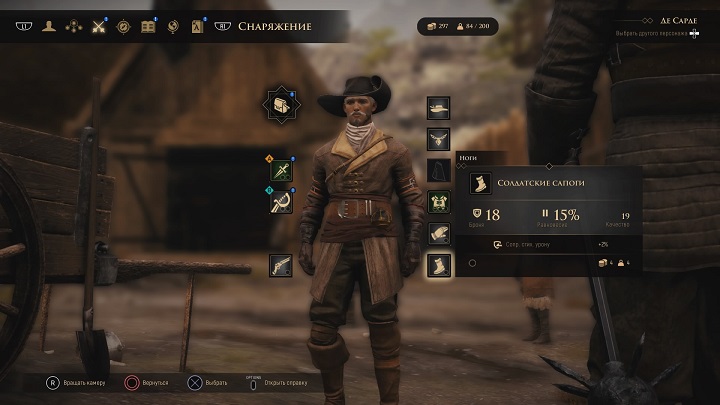Screen dimensions: 720x405
Task: Select the crossed swords equipment tab
Action: (x=98, y=26)
